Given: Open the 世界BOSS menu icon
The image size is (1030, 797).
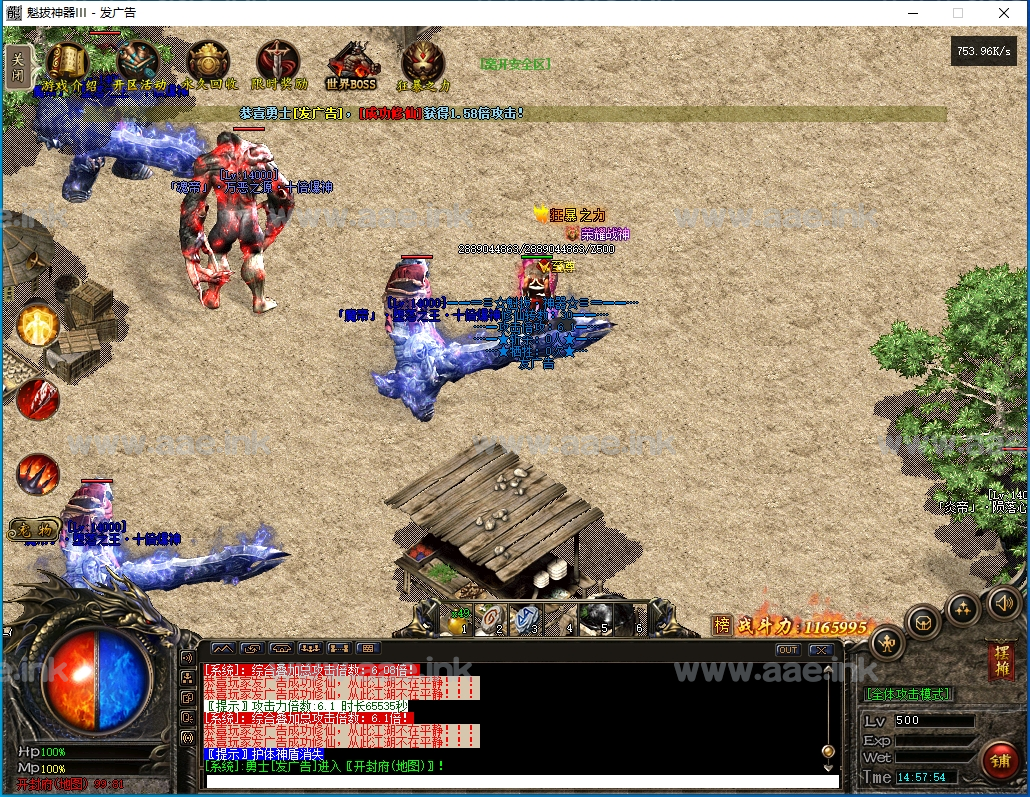Looking at the screenshot, I should click(x=350, y=64).
